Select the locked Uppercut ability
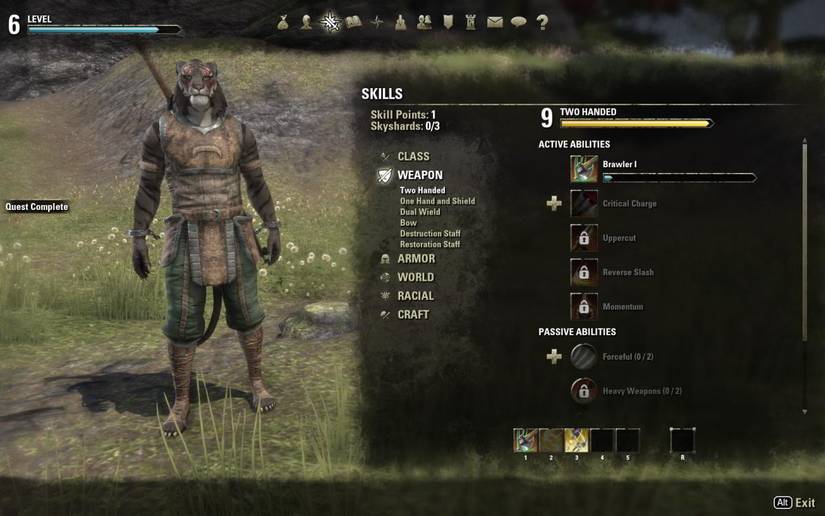The width and height of the screenshot is (825, 516). (584, 238)
